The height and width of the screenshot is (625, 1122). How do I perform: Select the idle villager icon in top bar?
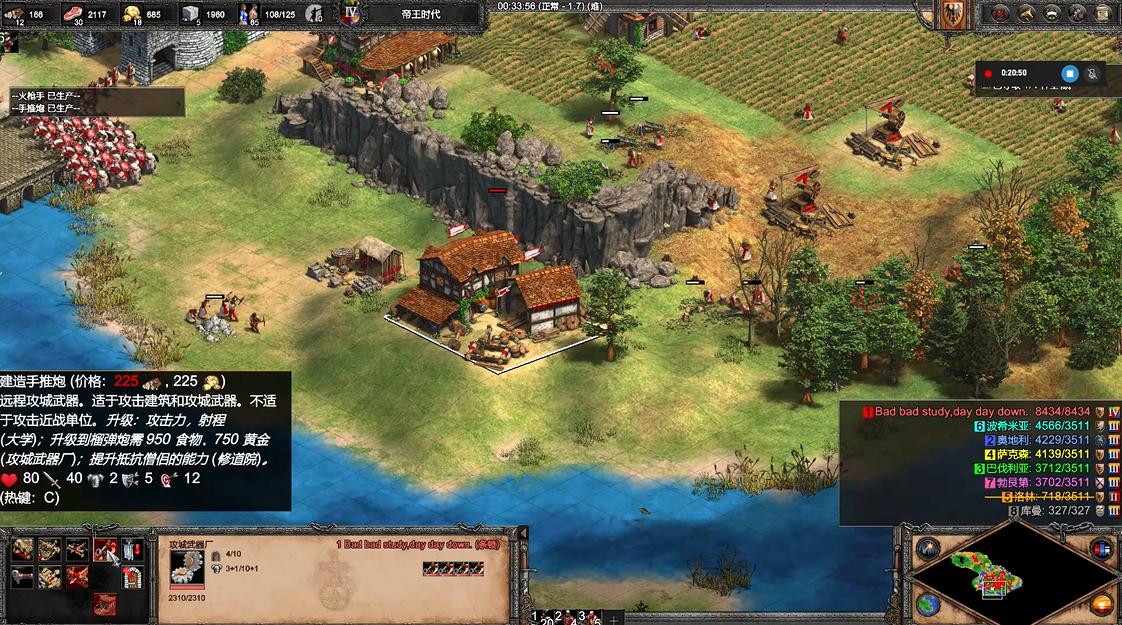tap(316, 14)
